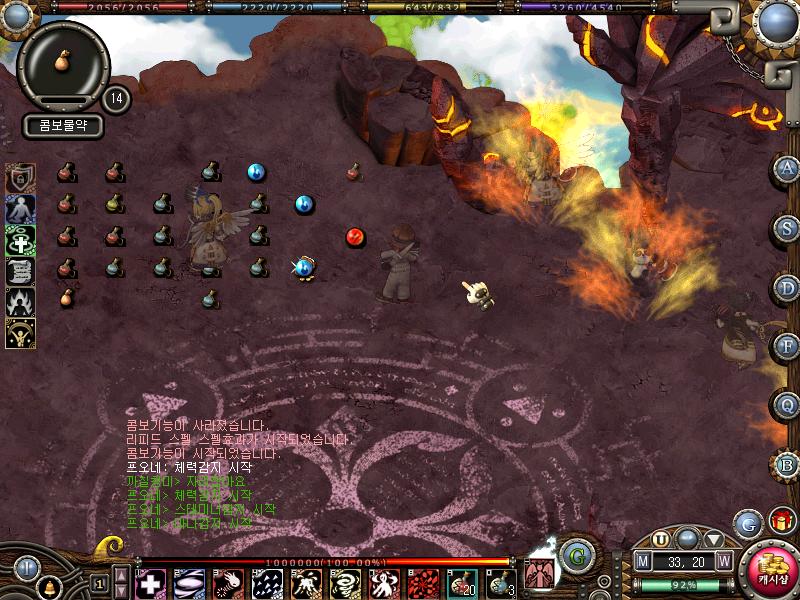The width and height of the screenshot is (800, 600).
Task: Click the round F menu button
Action: (x=787, y=346)
